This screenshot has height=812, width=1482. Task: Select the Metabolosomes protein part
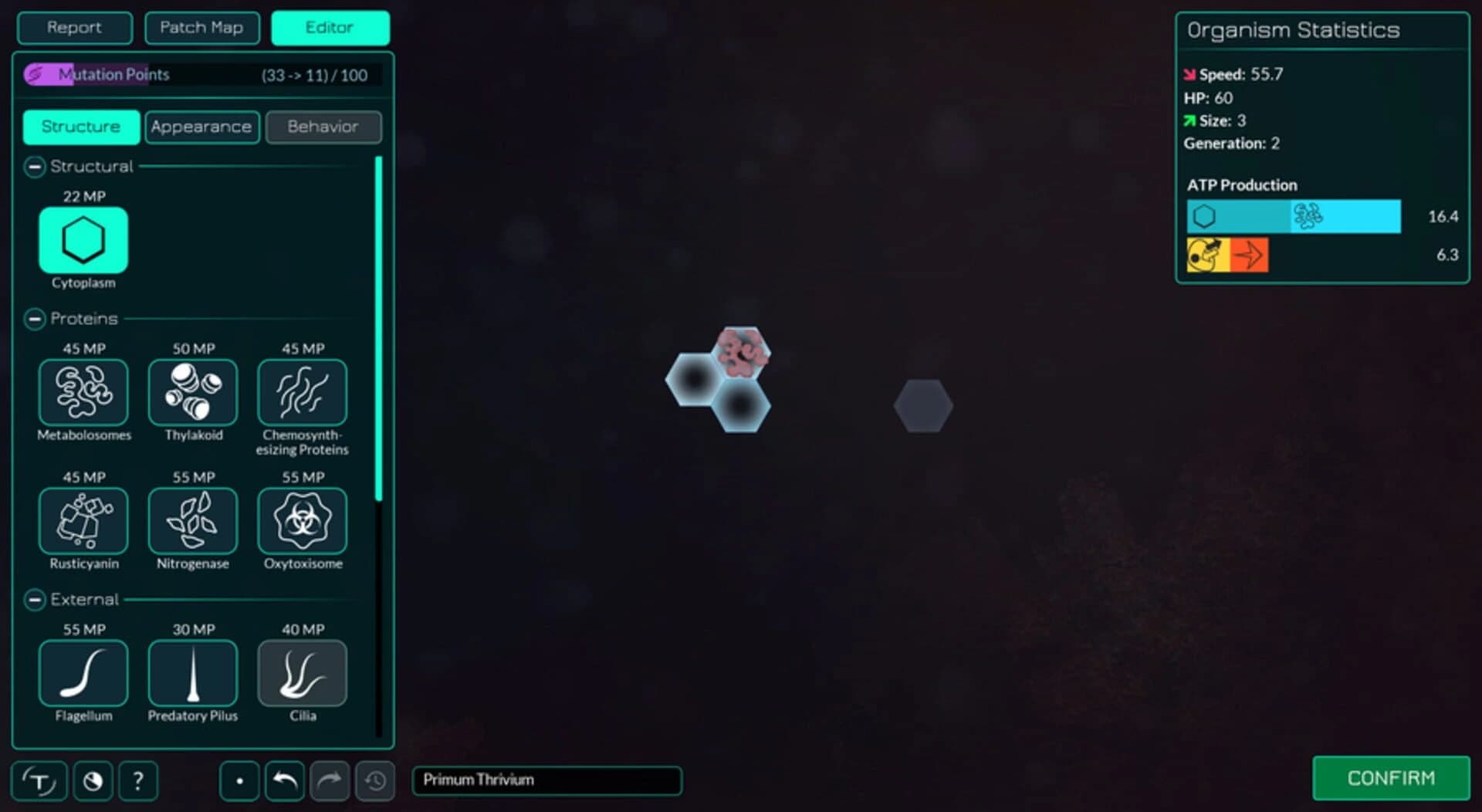(x=83, y=392)
